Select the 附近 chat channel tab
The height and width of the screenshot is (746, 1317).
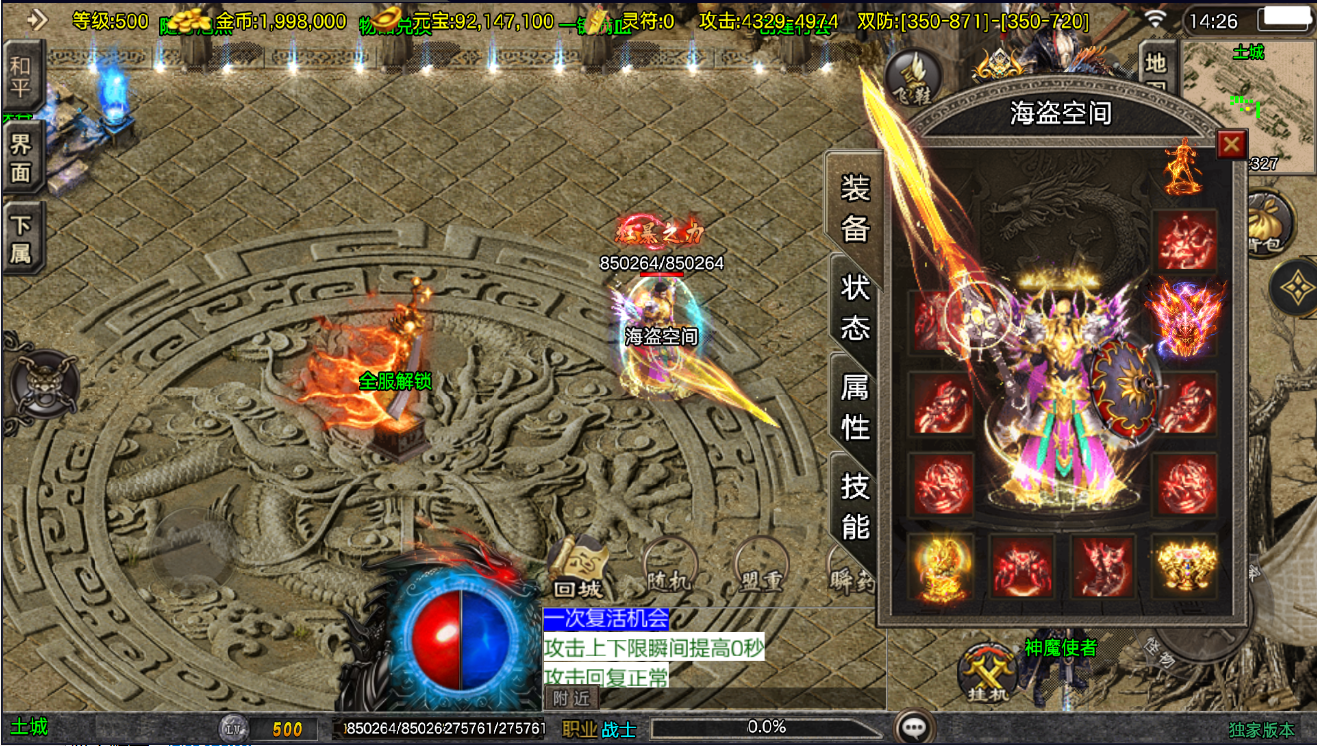point(571,697)
